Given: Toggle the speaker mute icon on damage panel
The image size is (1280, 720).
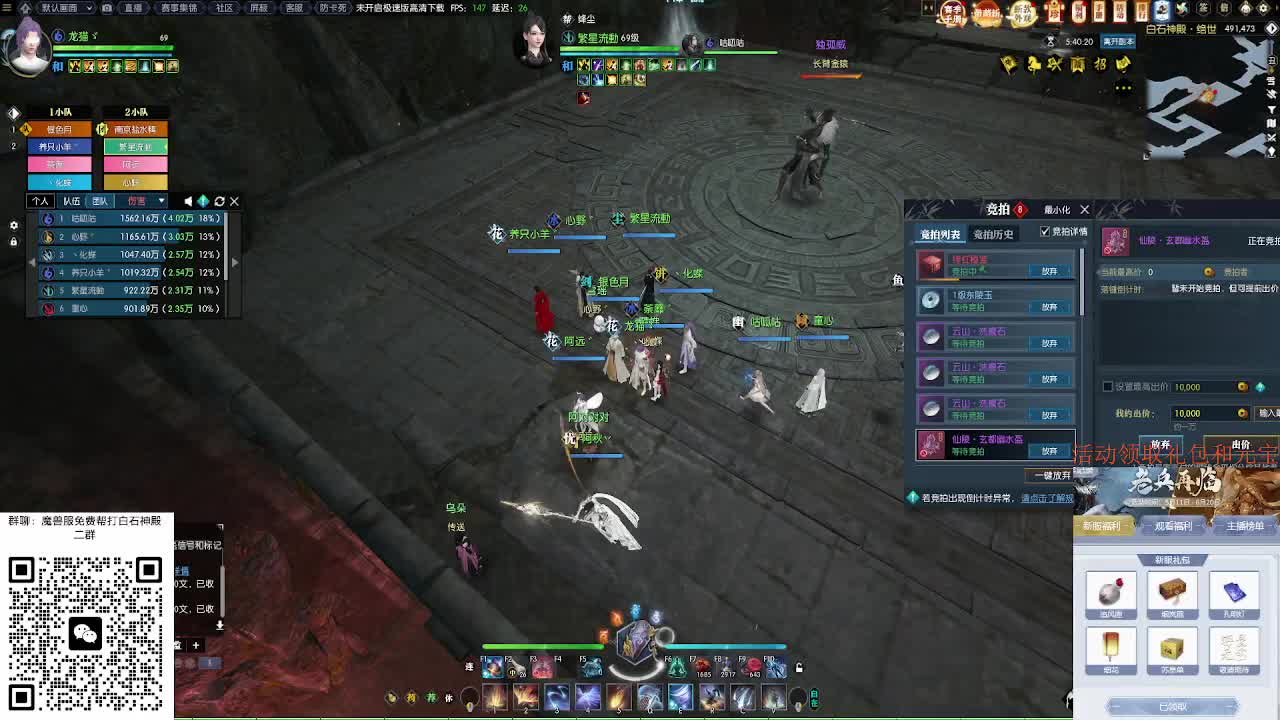Looking at the screenshot, I should pyautogui.click(x=190, y=201).
